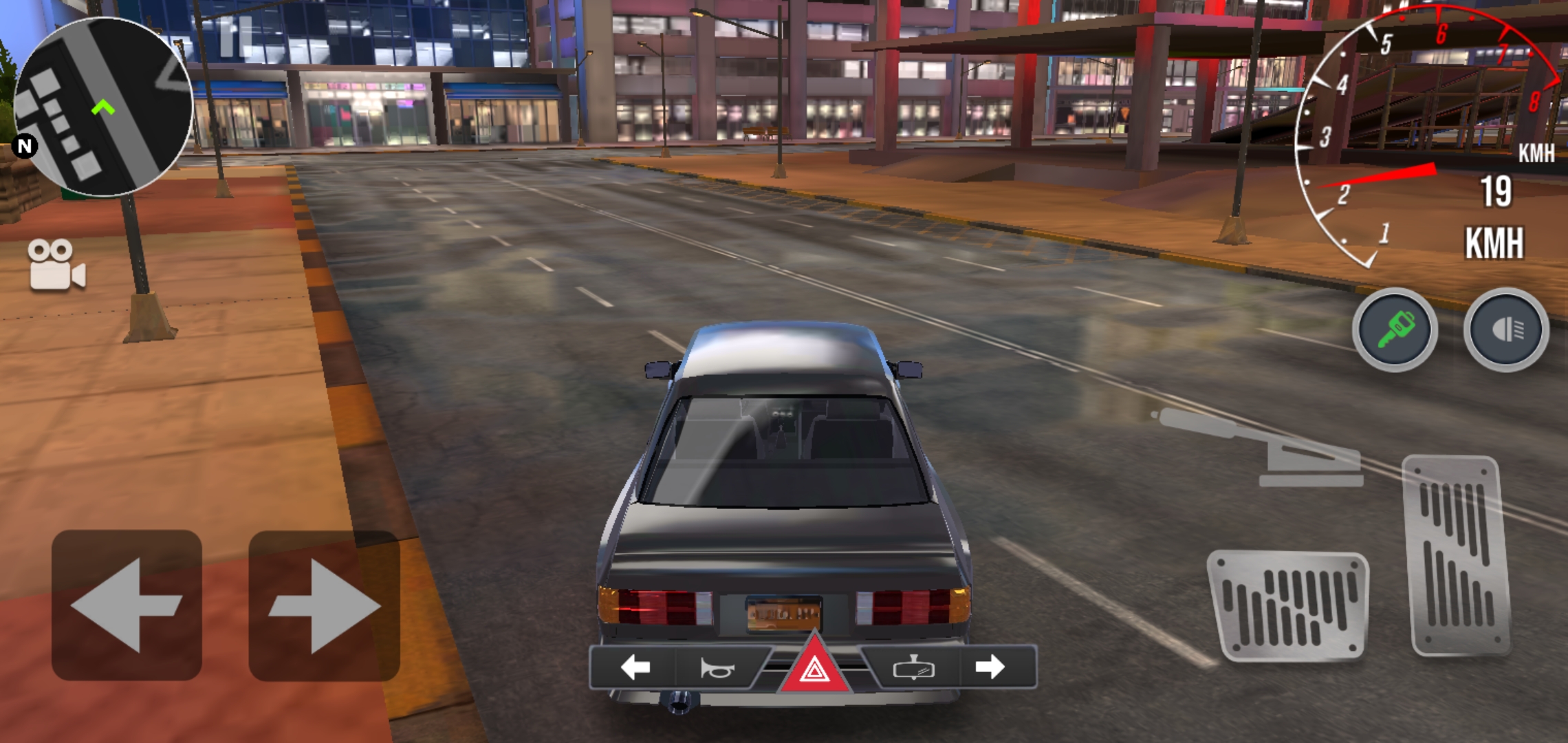Activate the left turn signal
1568x743 pixels.
coord(635,667)
